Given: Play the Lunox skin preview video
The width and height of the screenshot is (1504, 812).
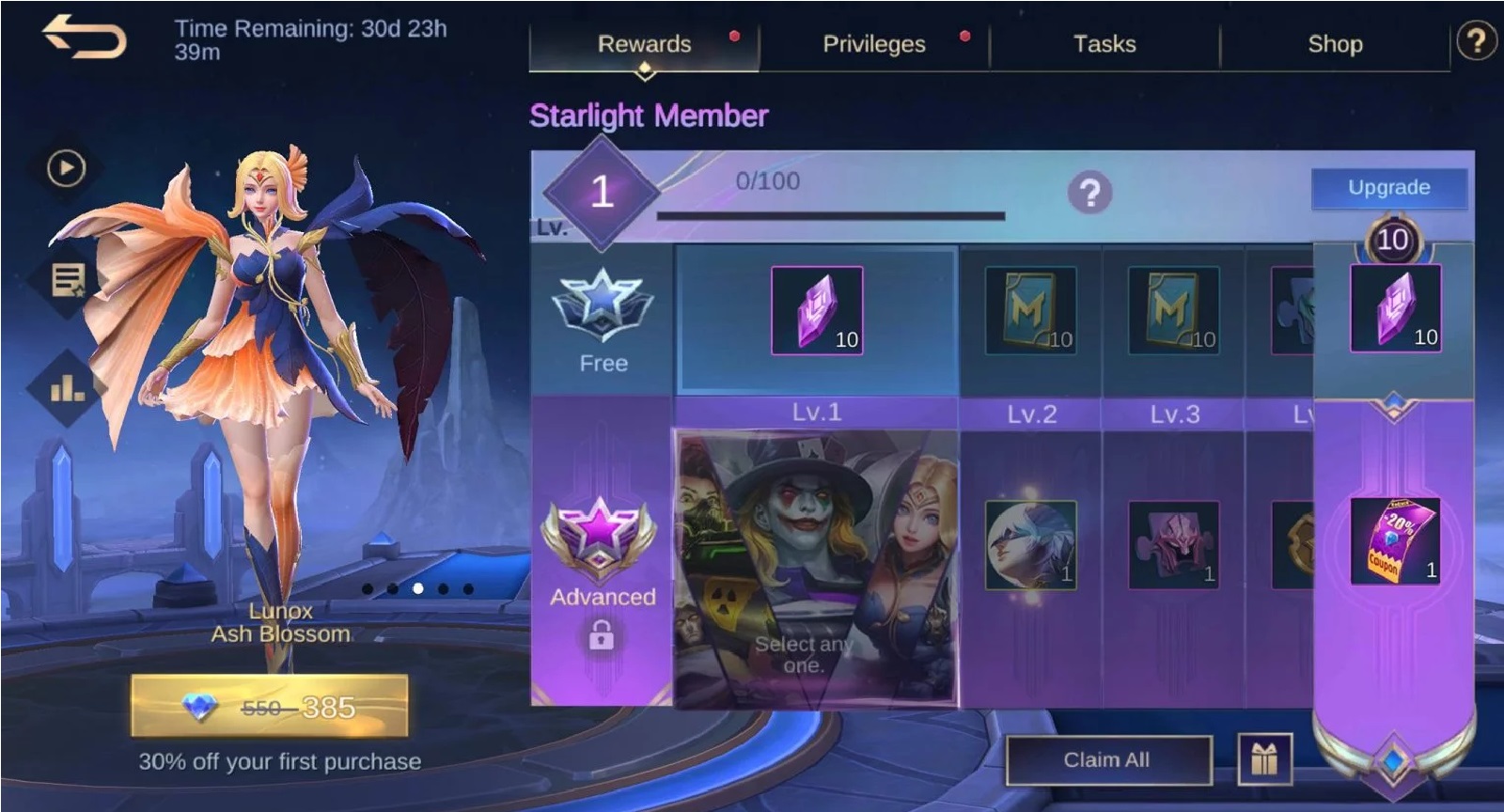Looking at the screenshot, I should [64, 169].
